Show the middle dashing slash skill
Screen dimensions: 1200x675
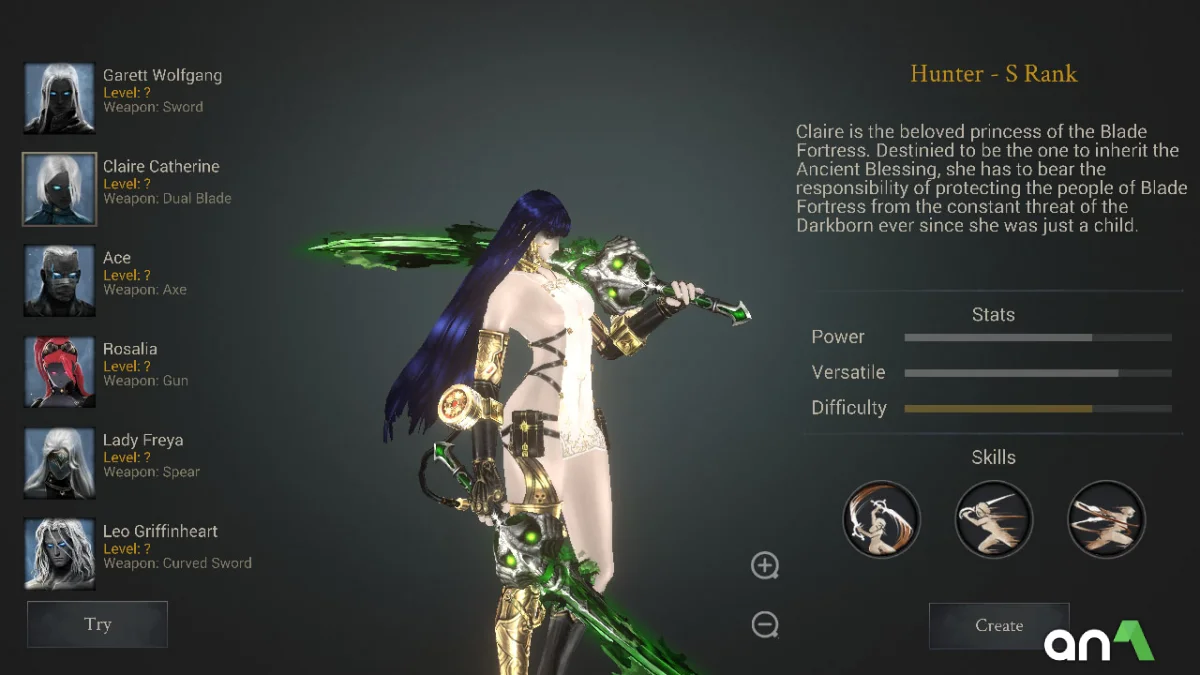coord(993,519)
